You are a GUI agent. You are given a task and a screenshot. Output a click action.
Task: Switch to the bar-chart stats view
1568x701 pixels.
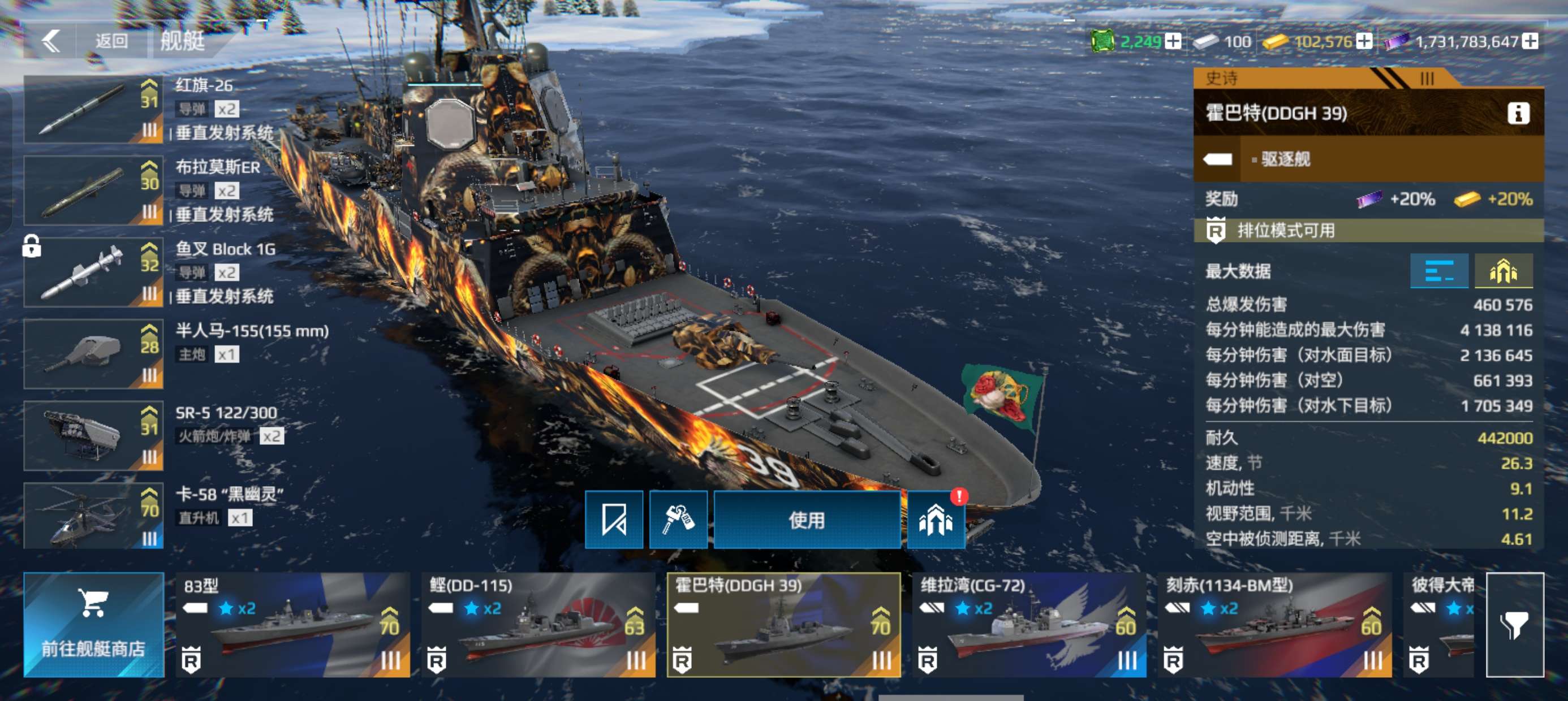(x=1439, y=271)
